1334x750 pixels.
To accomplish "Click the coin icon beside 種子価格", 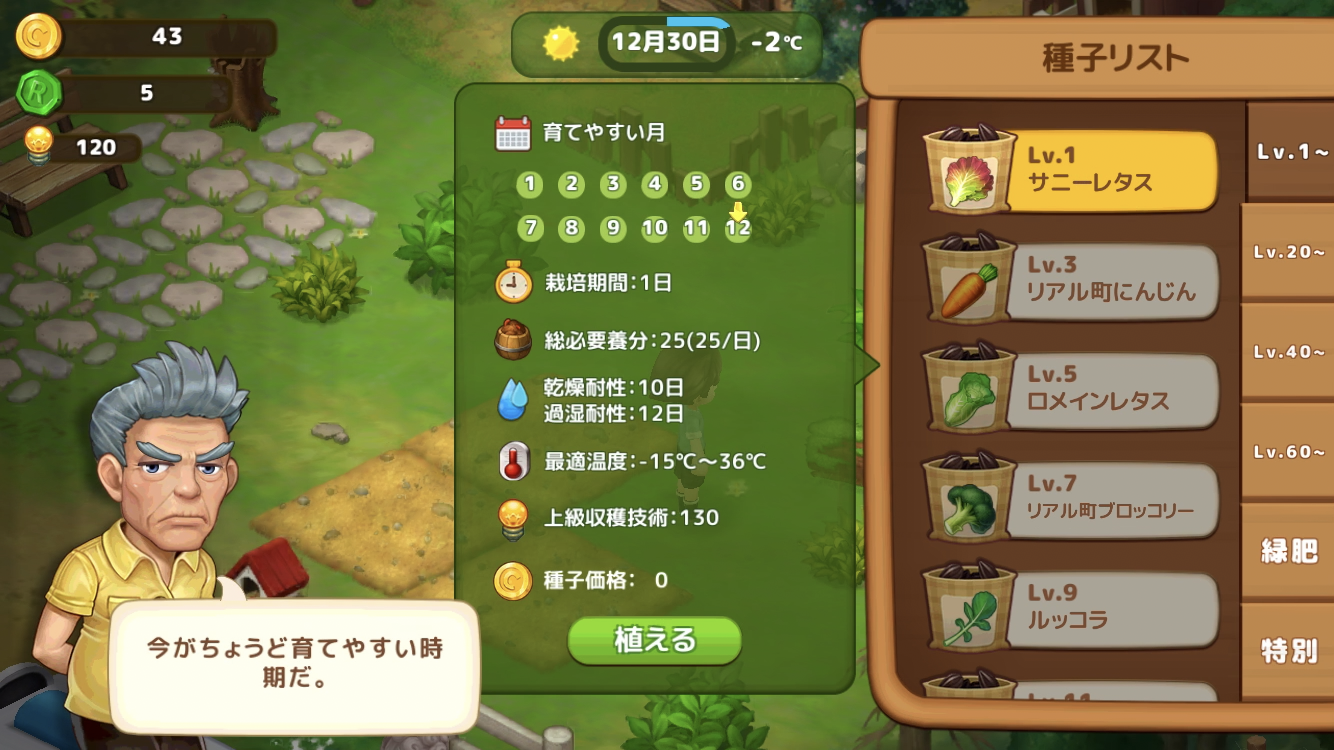I will (512, 580).
